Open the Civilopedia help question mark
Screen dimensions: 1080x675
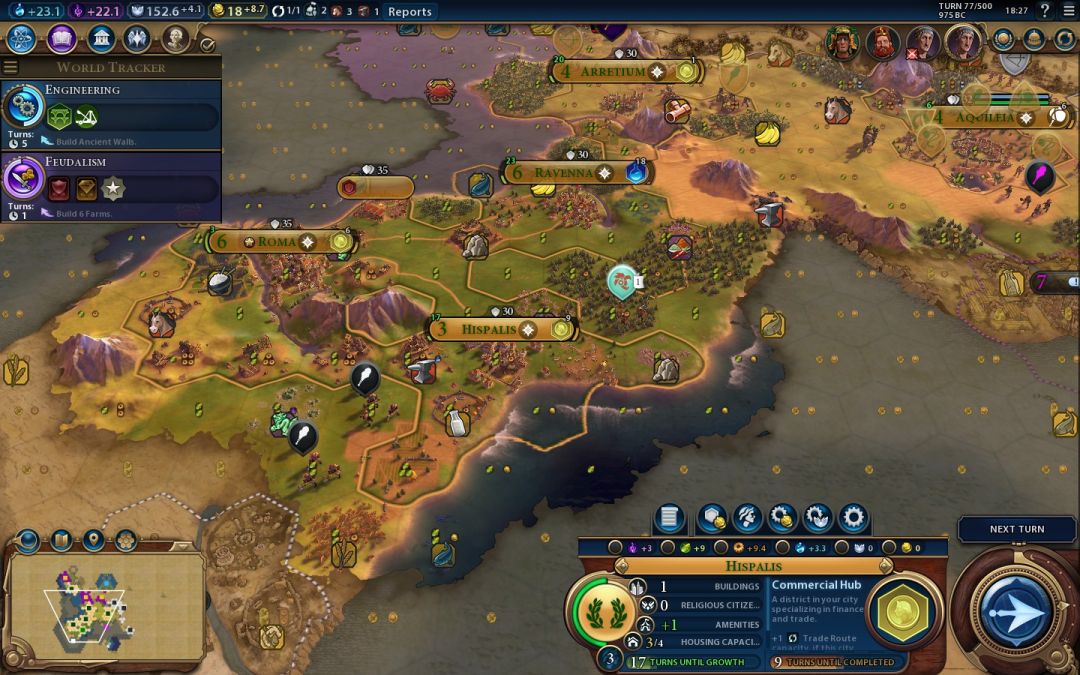1045,11
